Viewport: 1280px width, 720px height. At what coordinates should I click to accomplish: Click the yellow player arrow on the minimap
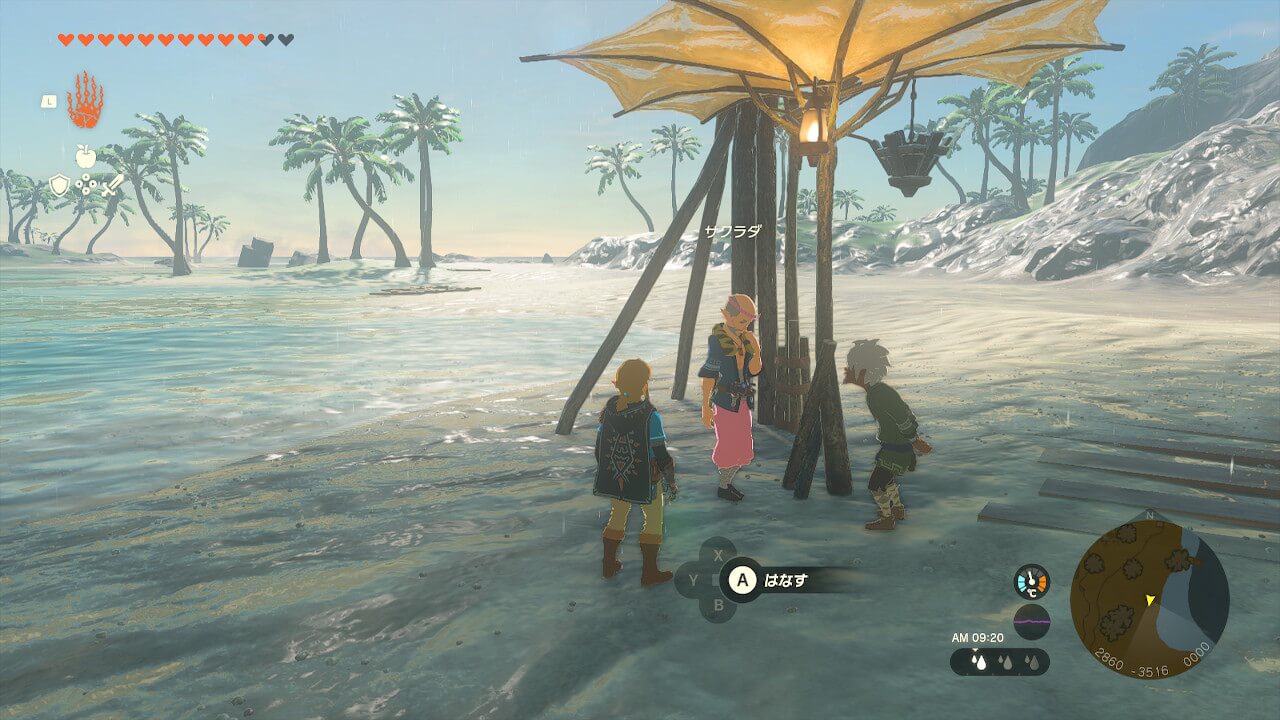coord(1151,599)
